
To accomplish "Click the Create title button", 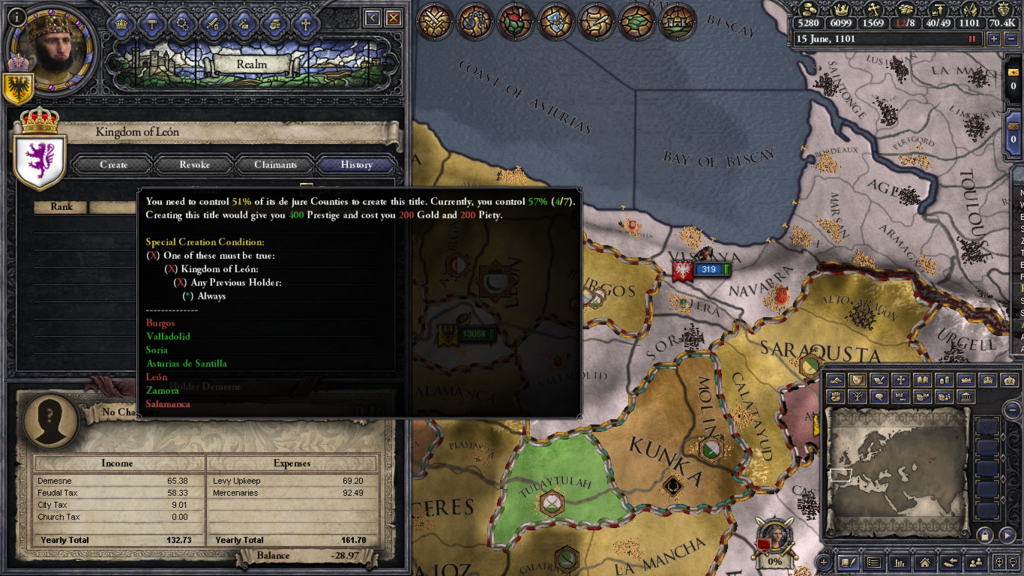I will click(113, 165).
